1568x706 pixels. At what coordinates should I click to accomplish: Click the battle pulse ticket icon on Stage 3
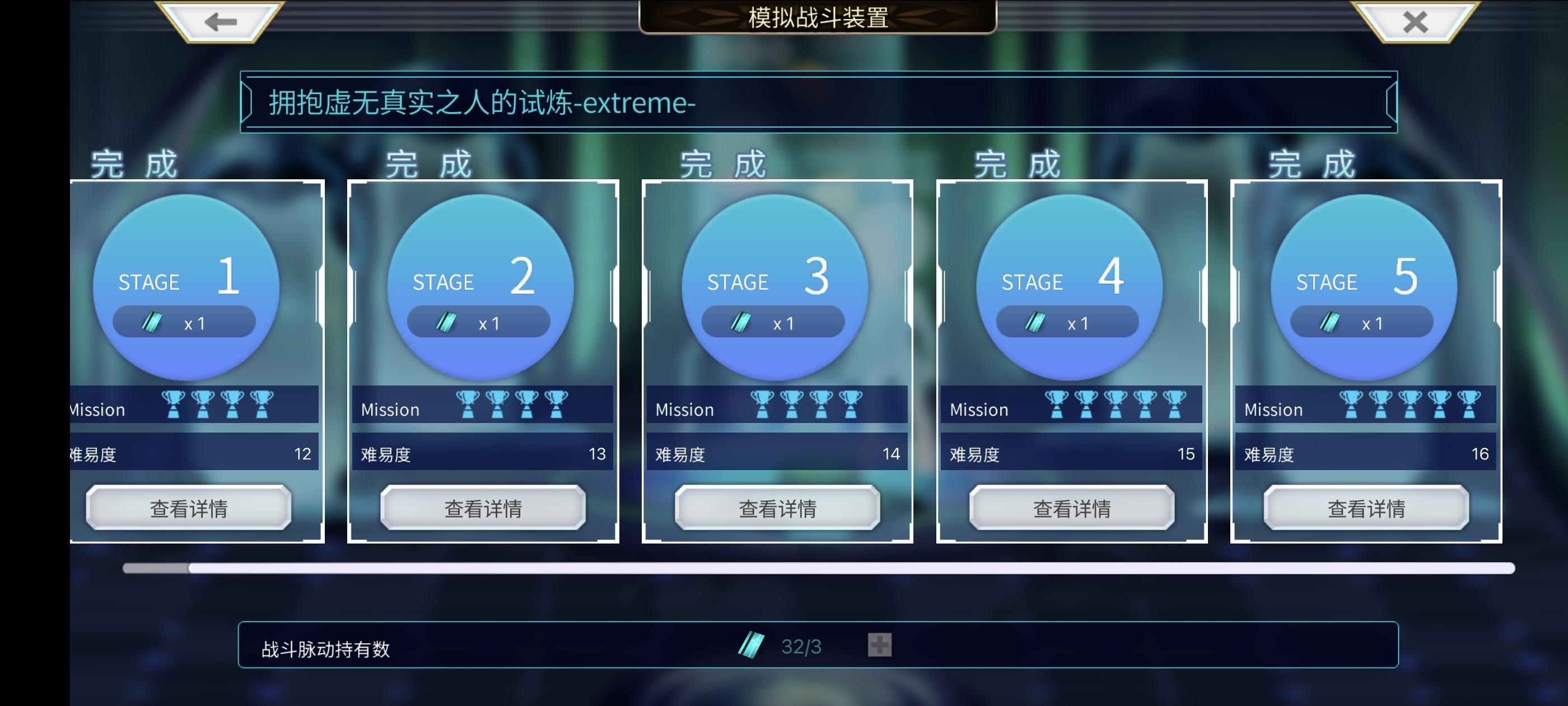coord(740,321)
